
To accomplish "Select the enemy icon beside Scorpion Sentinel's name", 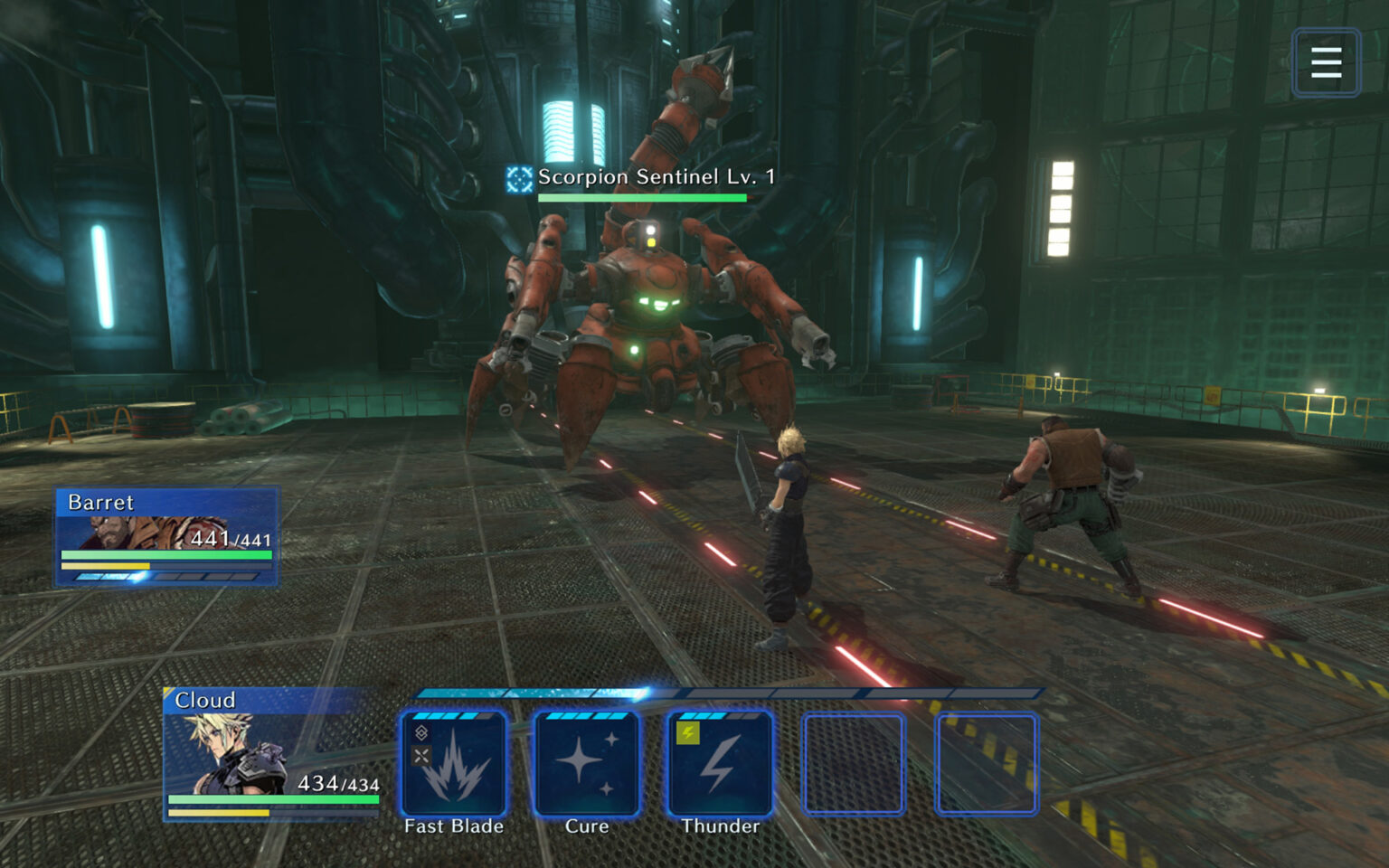I will coord(518,178).
